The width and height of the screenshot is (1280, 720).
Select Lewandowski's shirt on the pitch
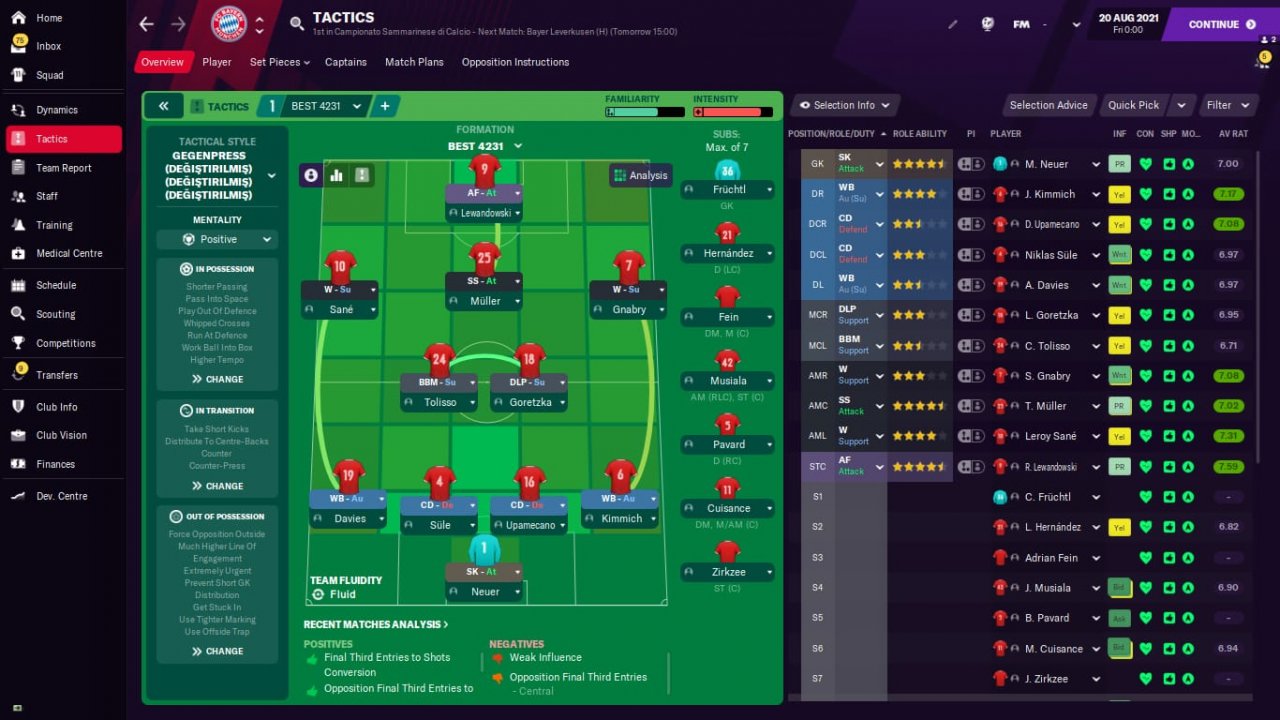tap(484, 168)
